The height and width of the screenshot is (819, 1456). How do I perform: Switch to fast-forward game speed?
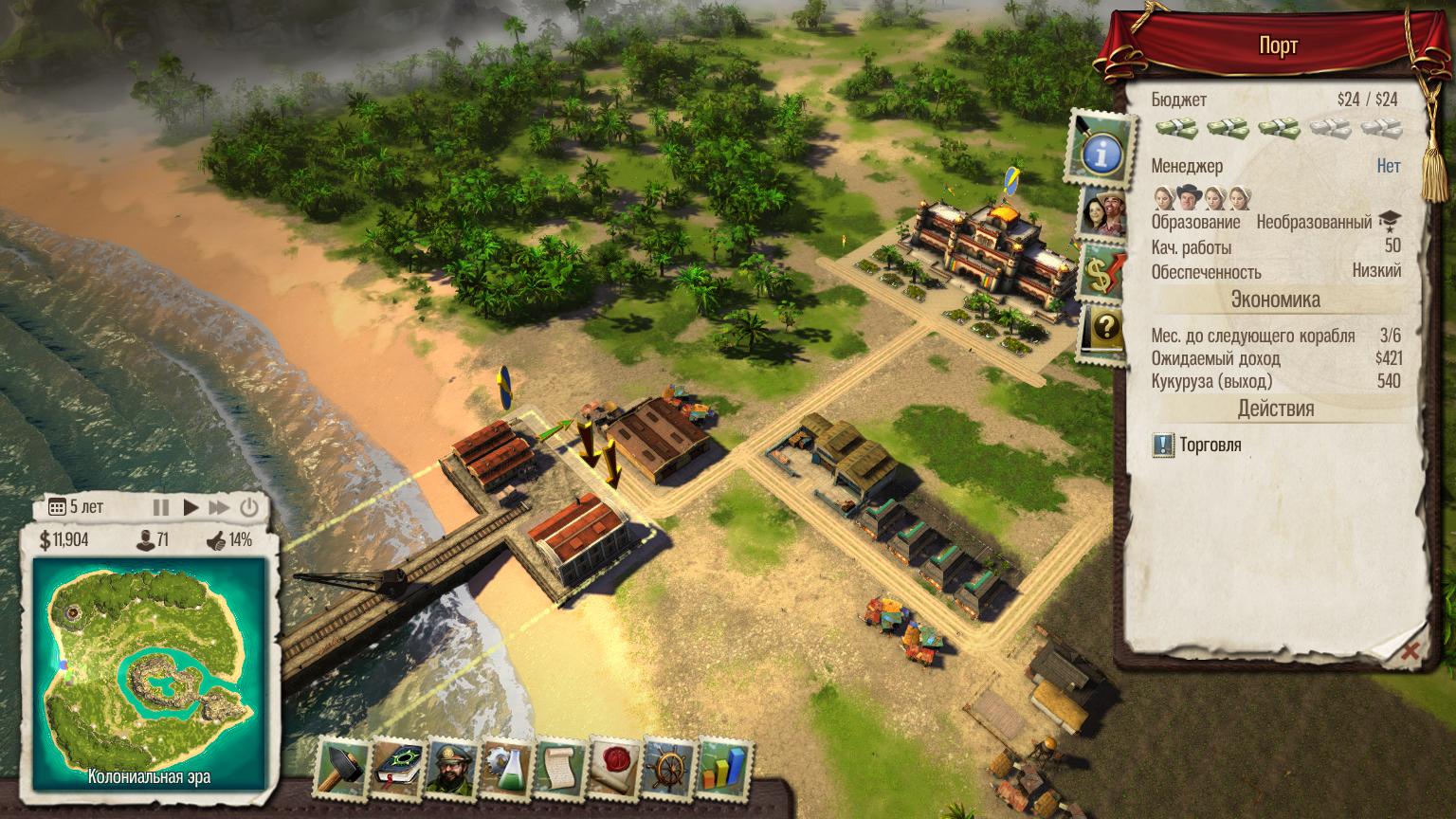coord(219,507)
